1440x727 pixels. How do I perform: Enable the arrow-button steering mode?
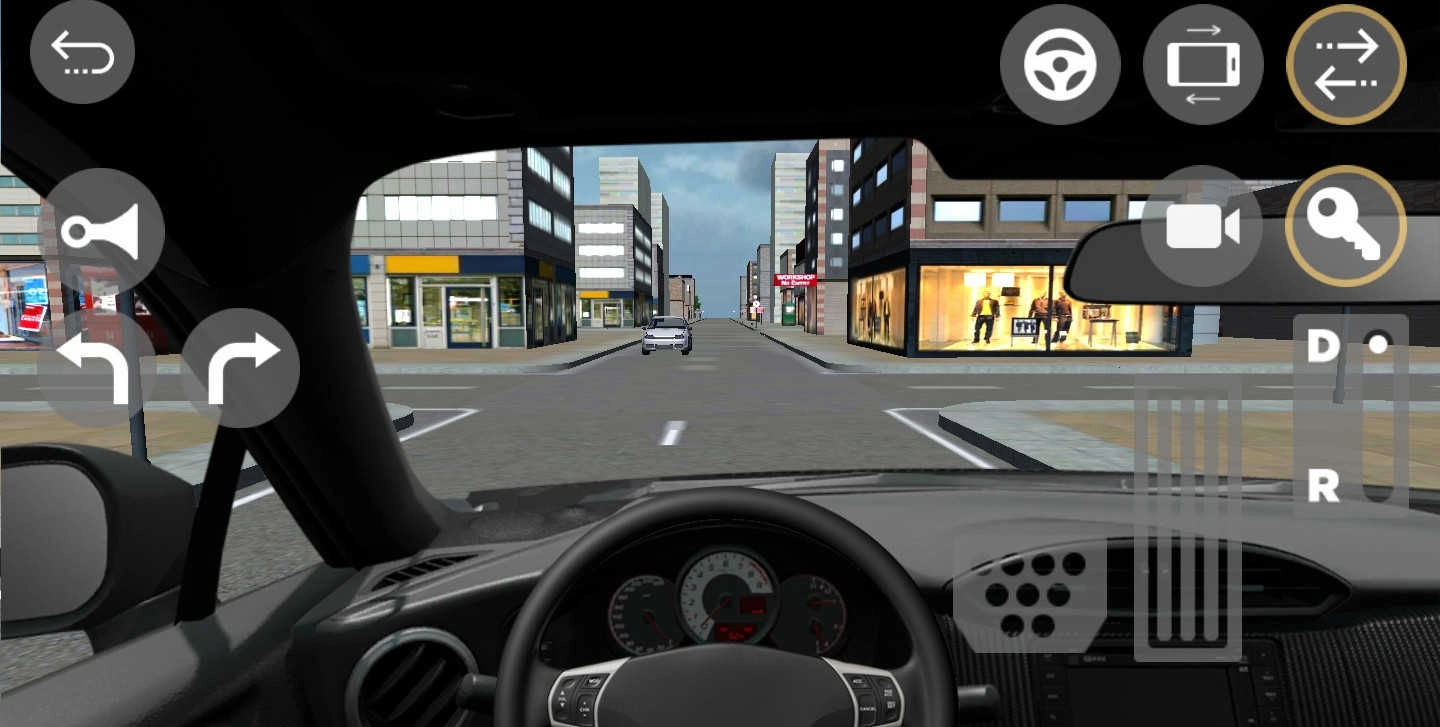coord(1346,62)
